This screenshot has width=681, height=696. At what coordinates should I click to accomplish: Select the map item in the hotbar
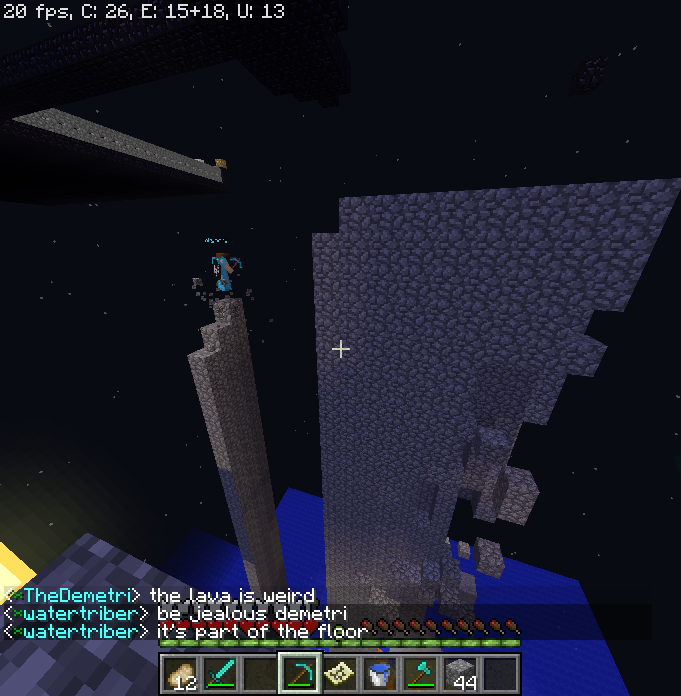pos(339,672)
